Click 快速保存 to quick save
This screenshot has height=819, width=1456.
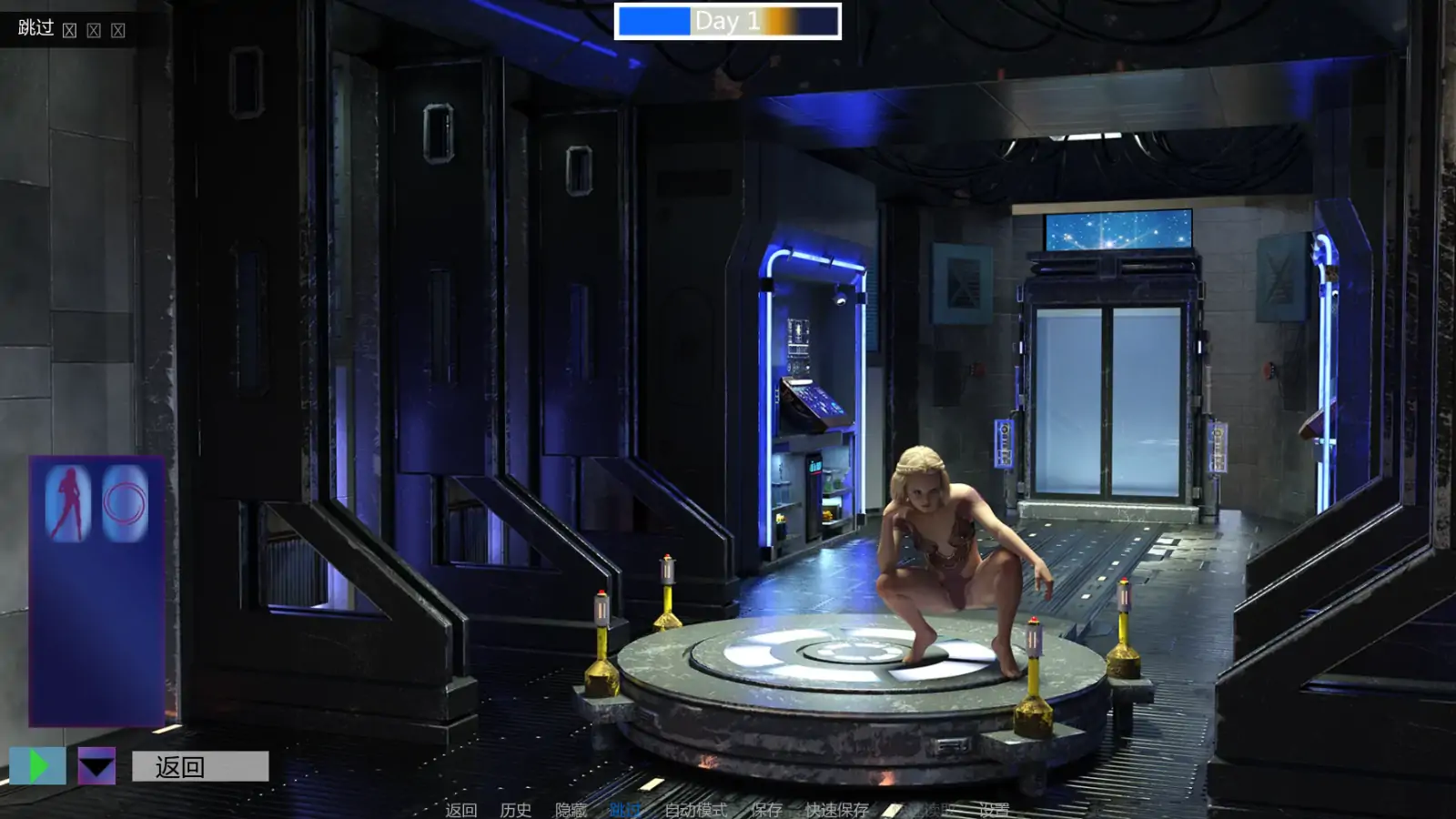[x=836, y=809]
